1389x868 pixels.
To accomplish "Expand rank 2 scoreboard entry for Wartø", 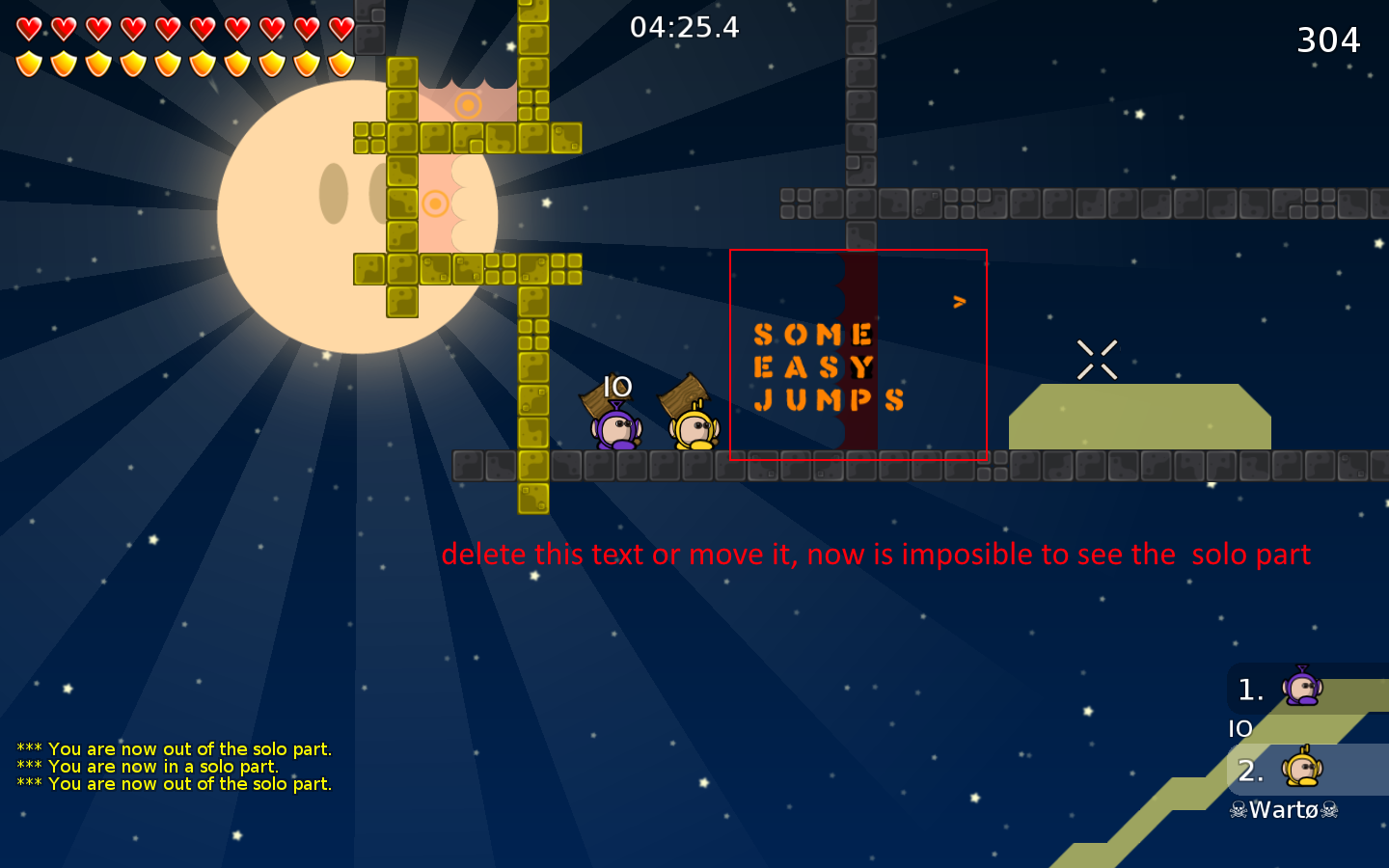I will tap(1250, 770).
